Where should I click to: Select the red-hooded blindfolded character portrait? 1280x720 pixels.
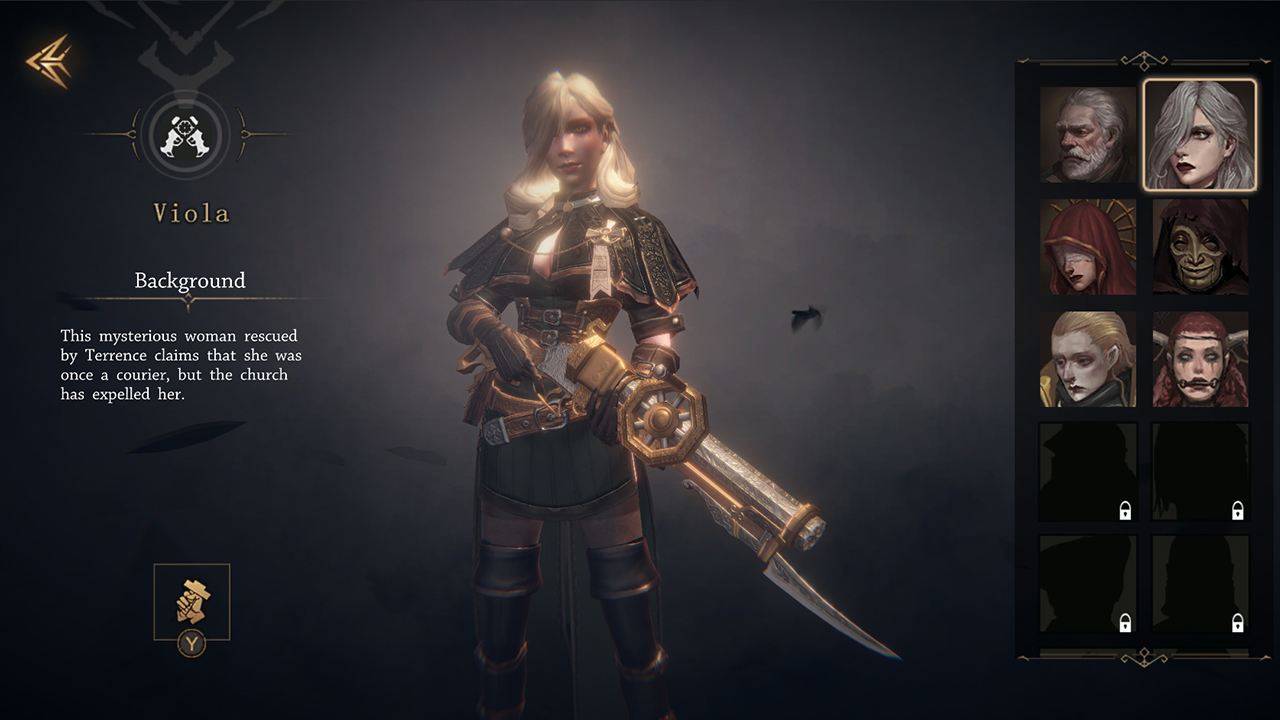(1088, 247)
